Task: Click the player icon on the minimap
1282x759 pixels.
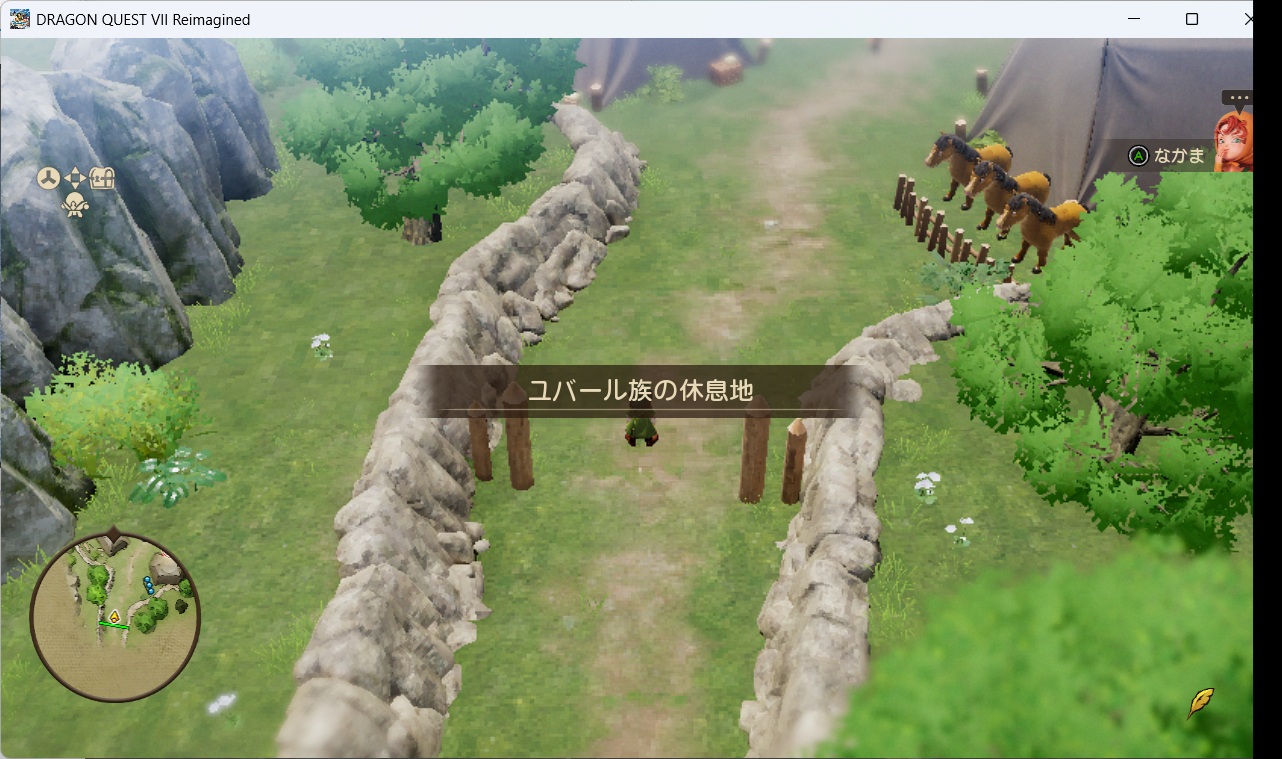Action: (x=114, y=616)
